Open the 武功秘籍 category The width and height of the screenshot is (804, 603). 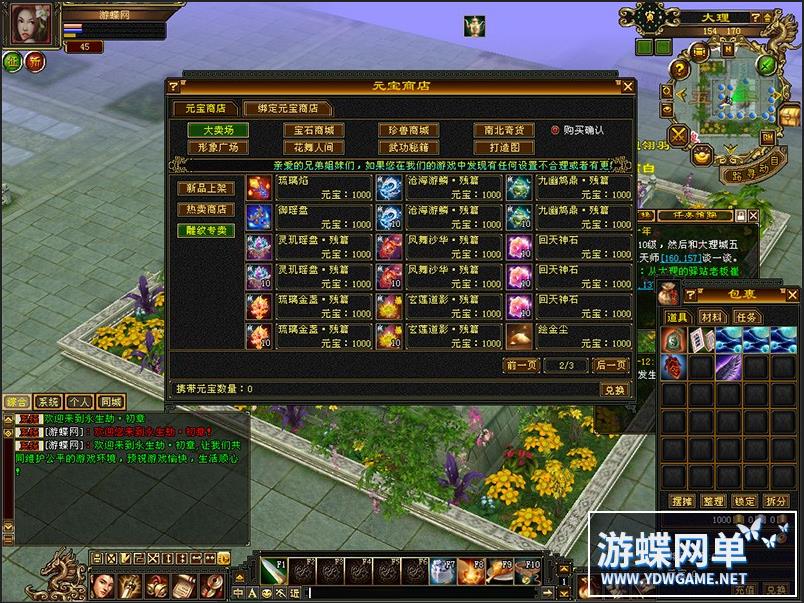tap(408, 147)
